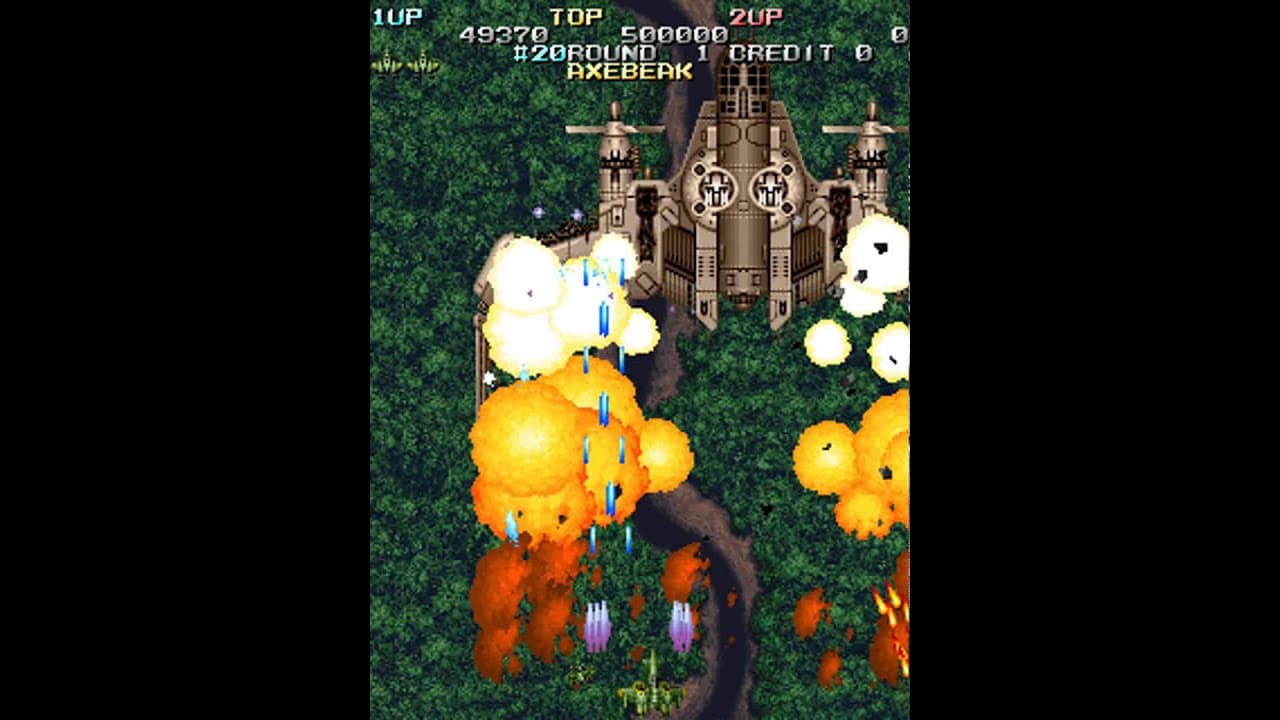Switch to the TOP score display
The width and height of the screenshot is (1280, 720).
click(x=578, y=15)
